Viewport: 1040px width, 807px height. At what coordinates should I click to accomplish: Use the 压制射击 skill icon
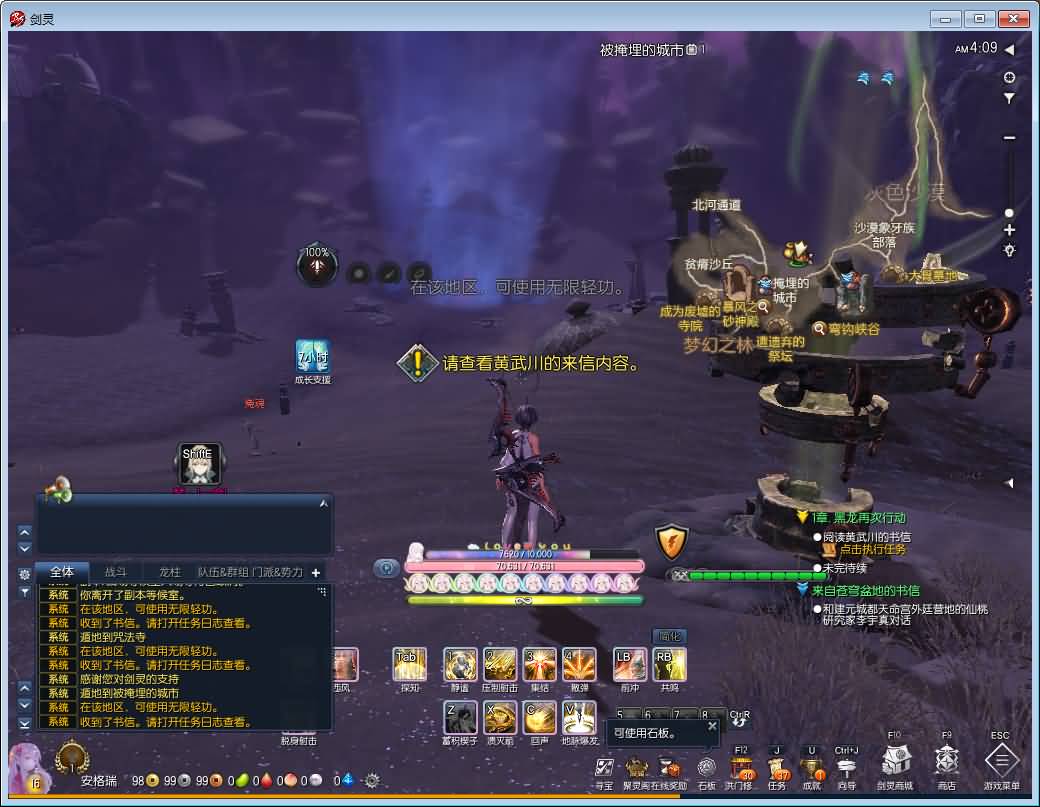point(499,665)
